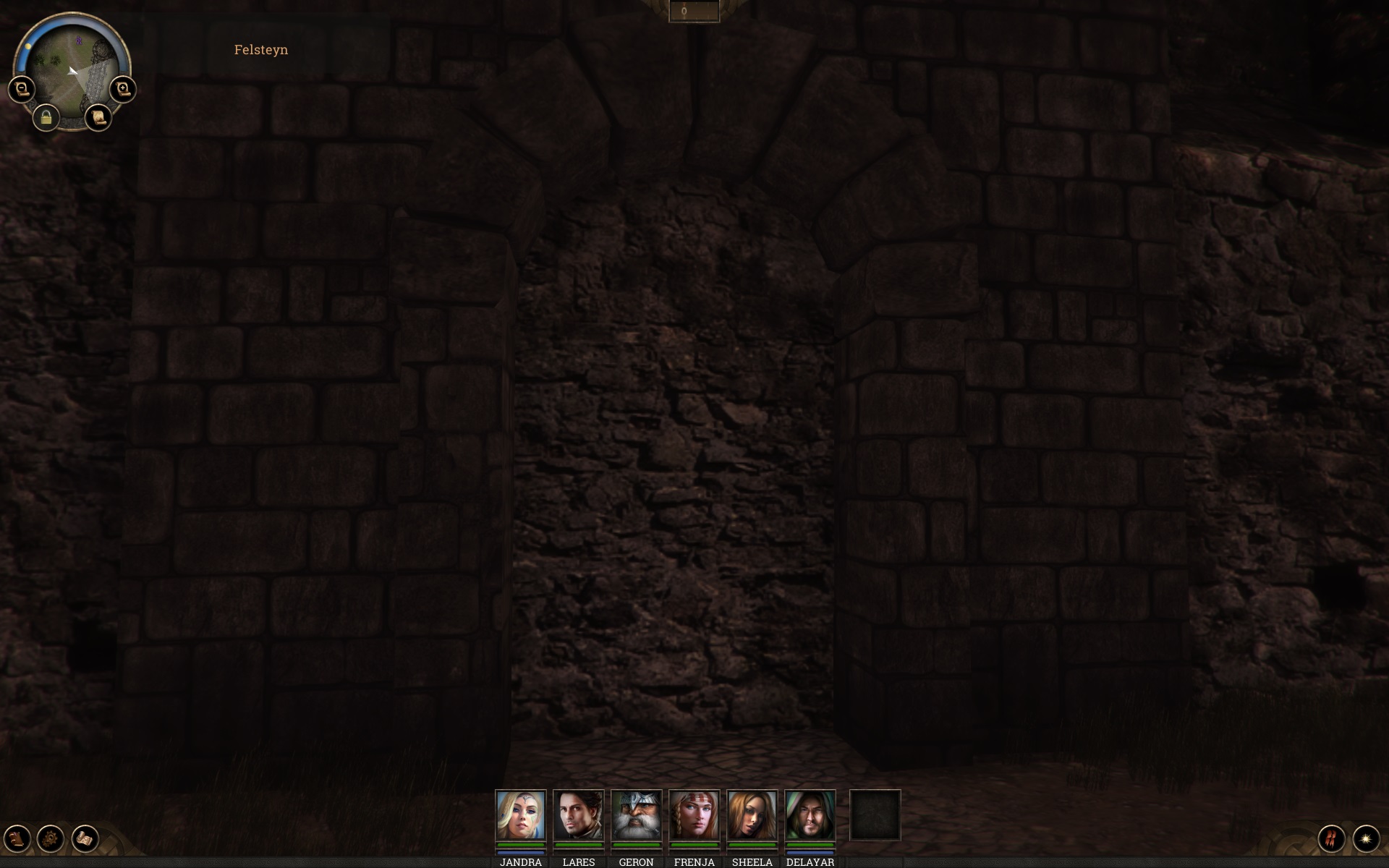The height and width of the screenshot is (868, 1389).
Task: Select Sheela's name label in party bar
Action: coord(752,862)
